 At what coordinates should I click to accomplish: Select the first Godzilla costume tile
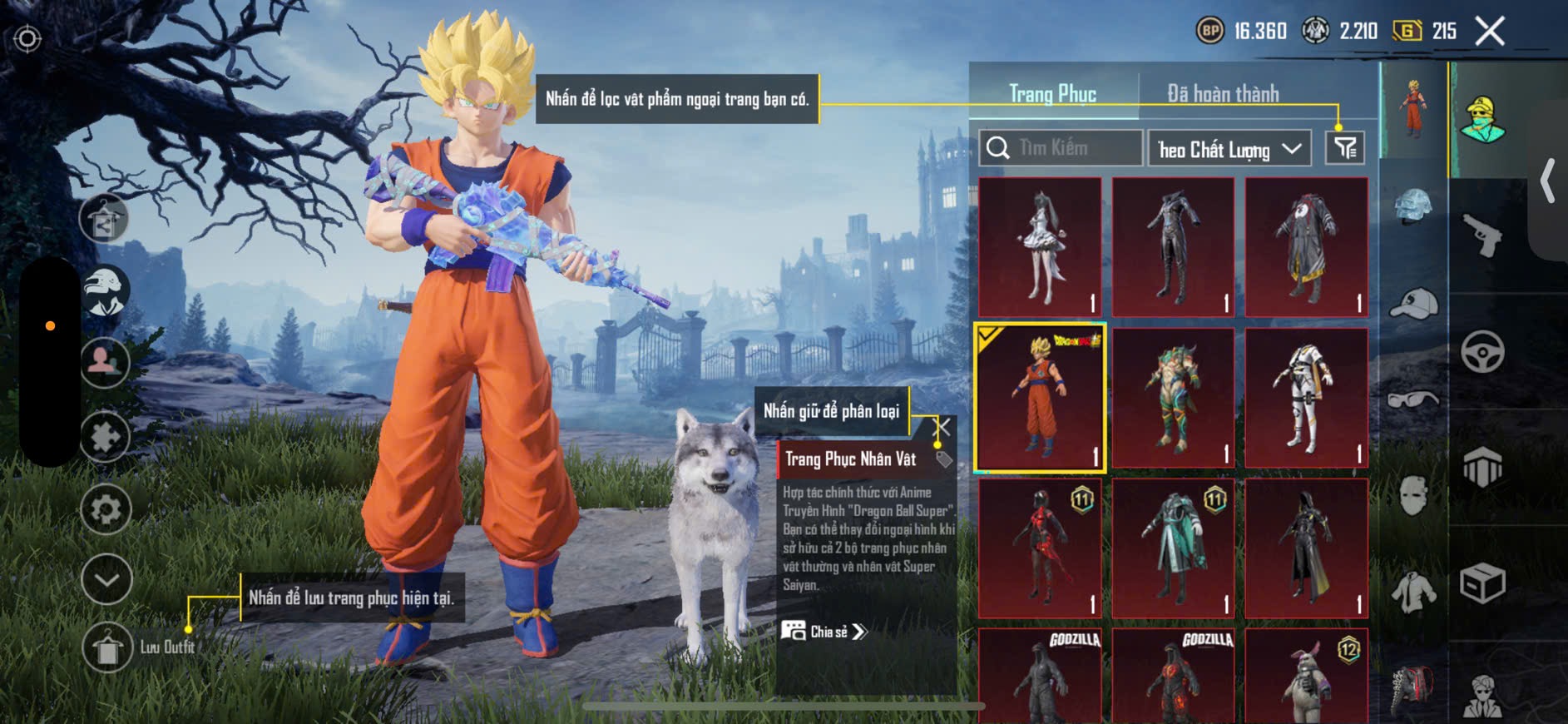pyautogui.click(x=1040, y=676)
